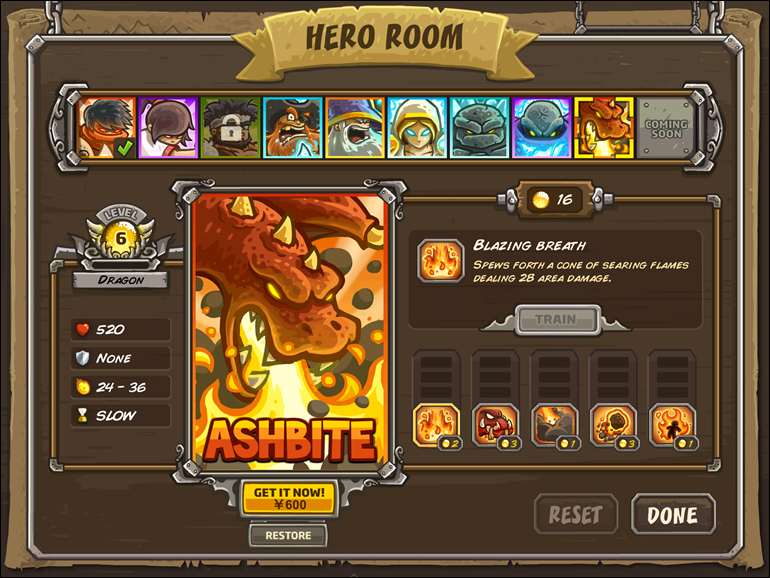Click the Done button

[673, 515]
